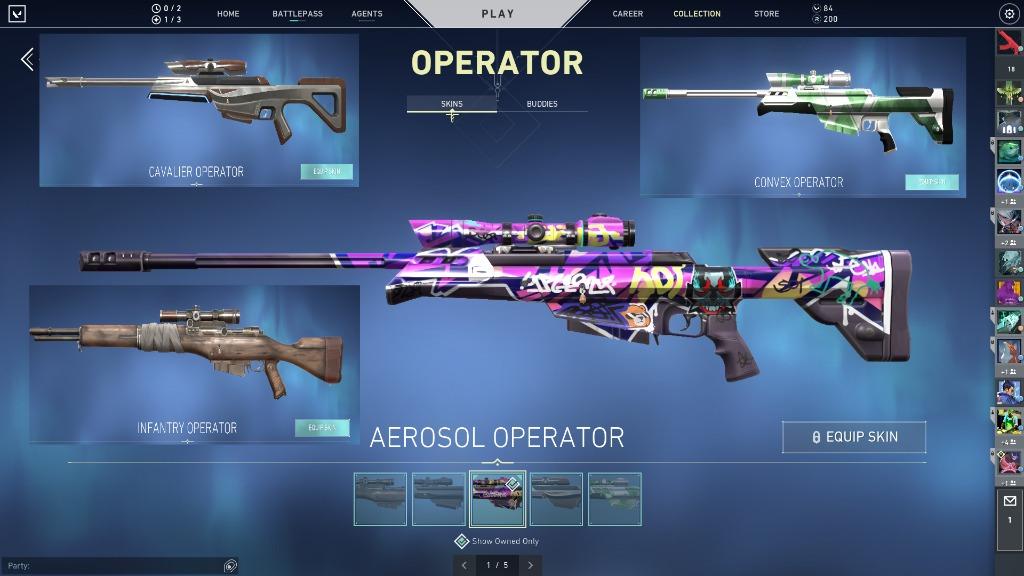1024x576 pixels.
Task: Open the Career page
Action: coord(628,14)
